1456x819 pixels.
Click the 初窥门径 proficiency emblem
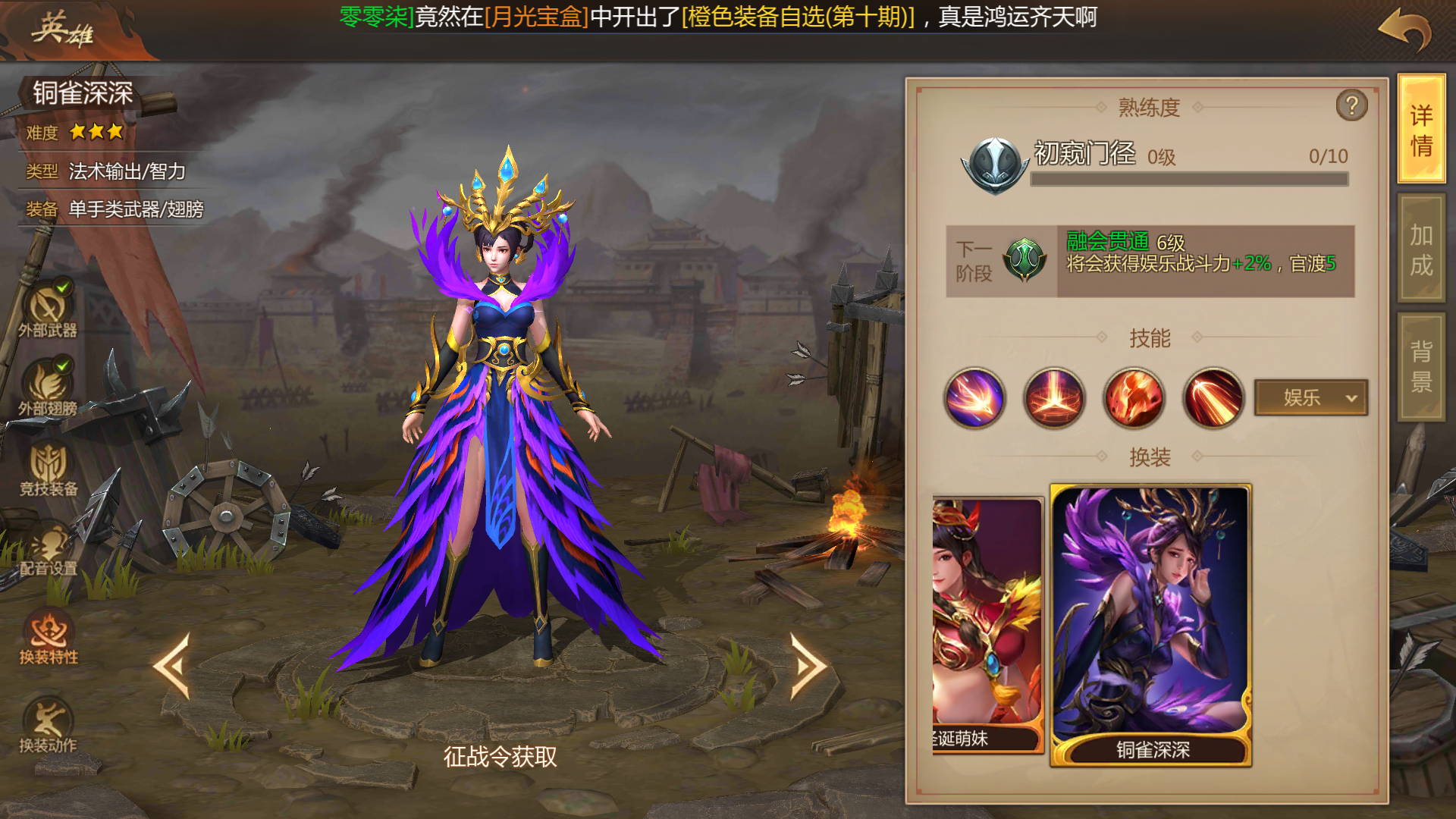click(993, 162)
